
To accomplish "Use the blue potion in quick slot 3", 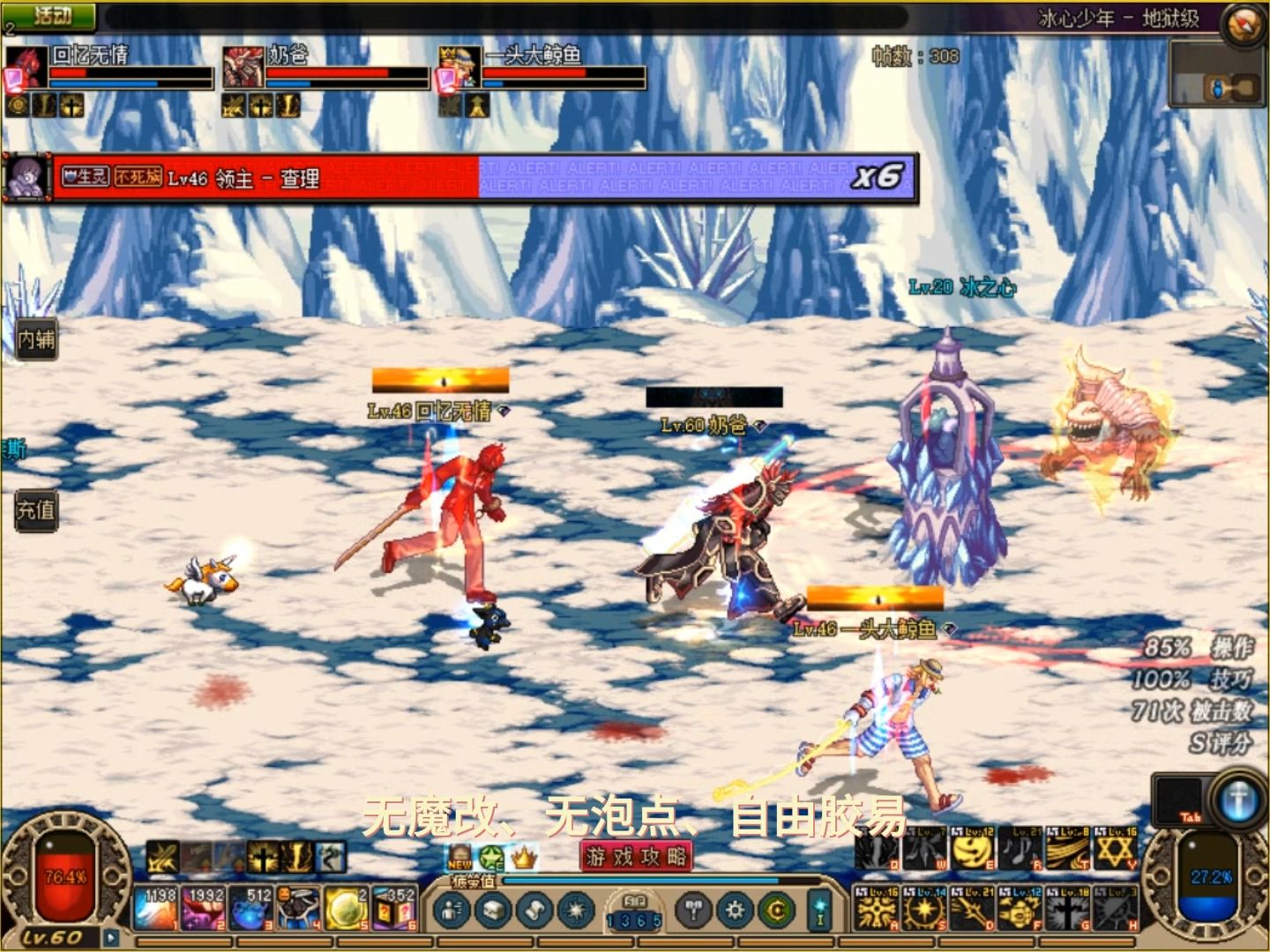I will (x=251, y=910).
